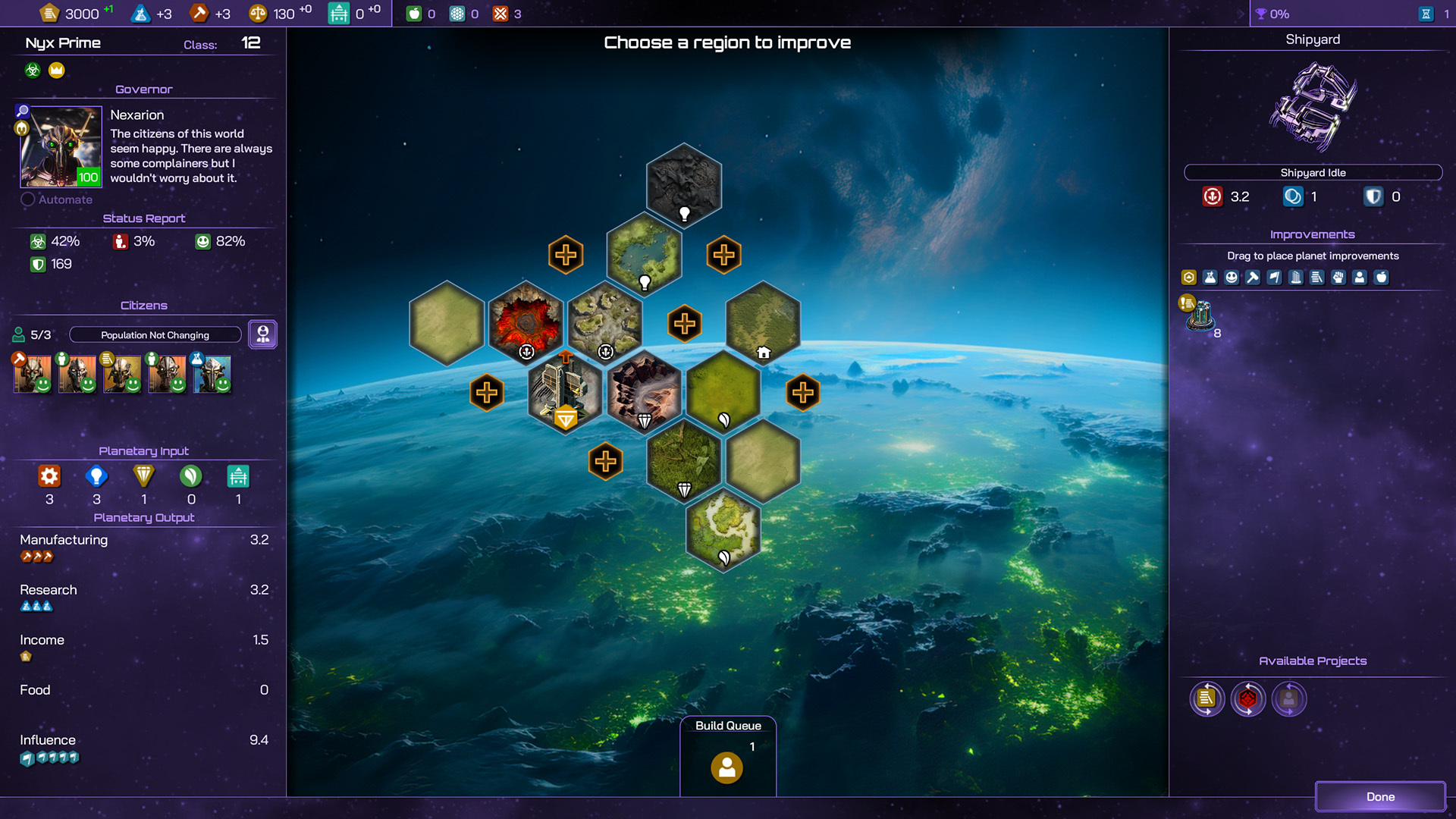The height and width of the screenshot is (819, 1456).
Task: Select the apple food improvement filter
Action: [x=1382, y=278]
